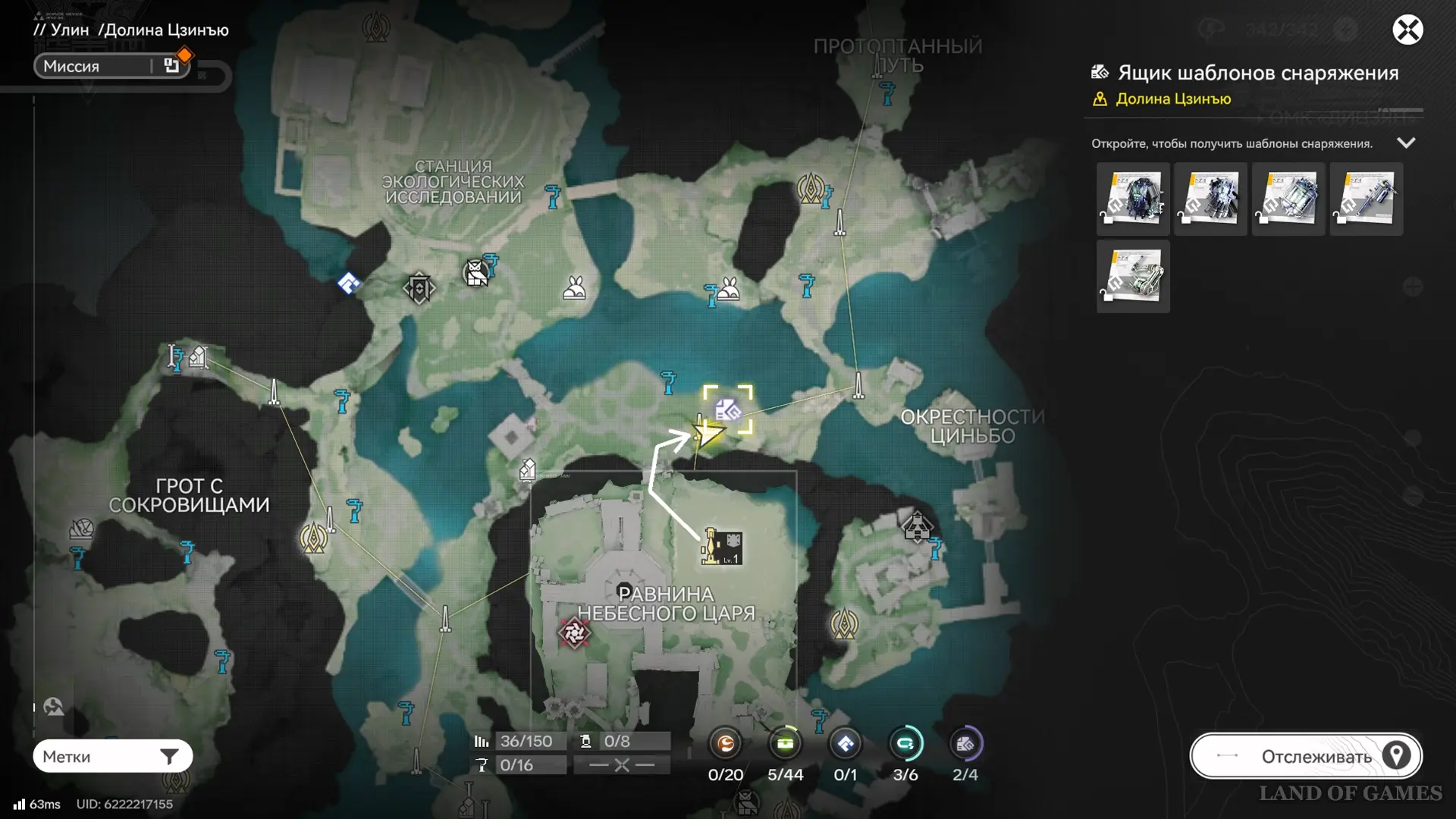This screenshot has width=1456, height=819.
Task: Select the orange swirl collectible counter
Action: point(726,744)
